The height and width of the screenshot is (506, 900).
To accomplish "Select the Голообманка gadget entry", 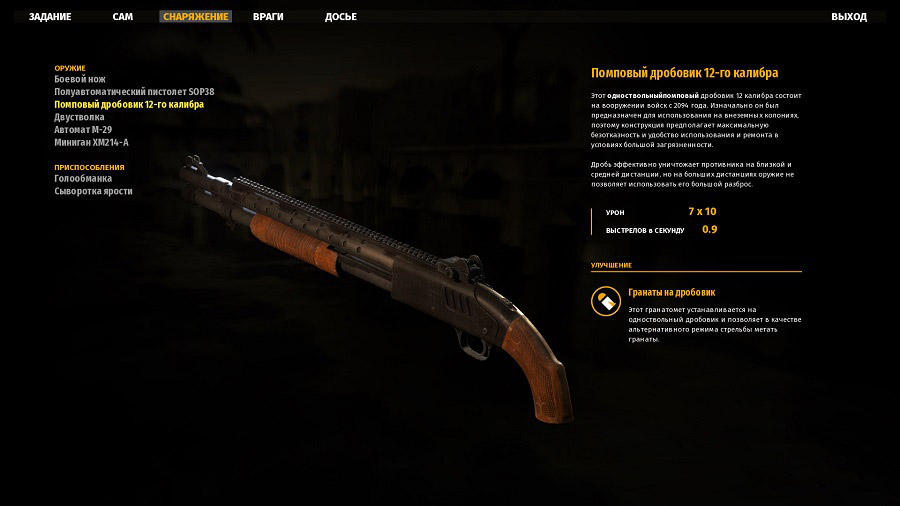I will (83, 178).
